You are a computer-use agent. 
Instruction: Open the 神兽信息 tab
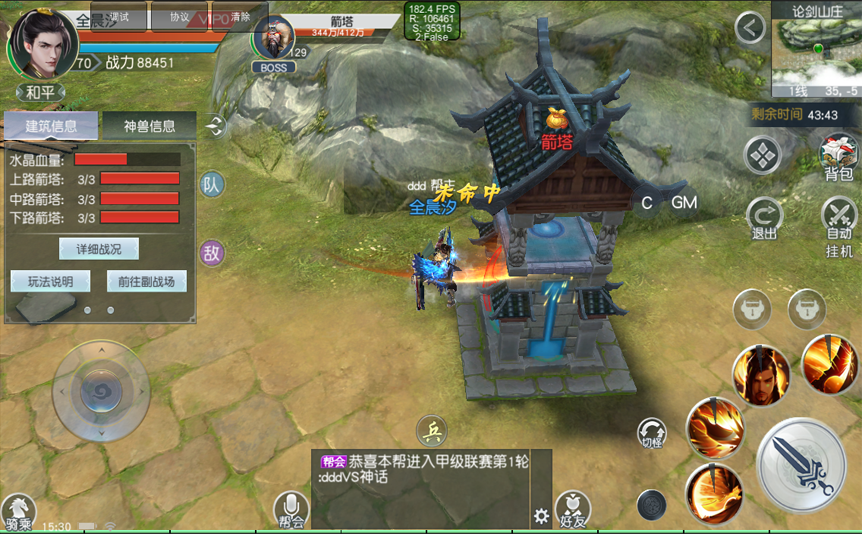click(x=149, y=126)
